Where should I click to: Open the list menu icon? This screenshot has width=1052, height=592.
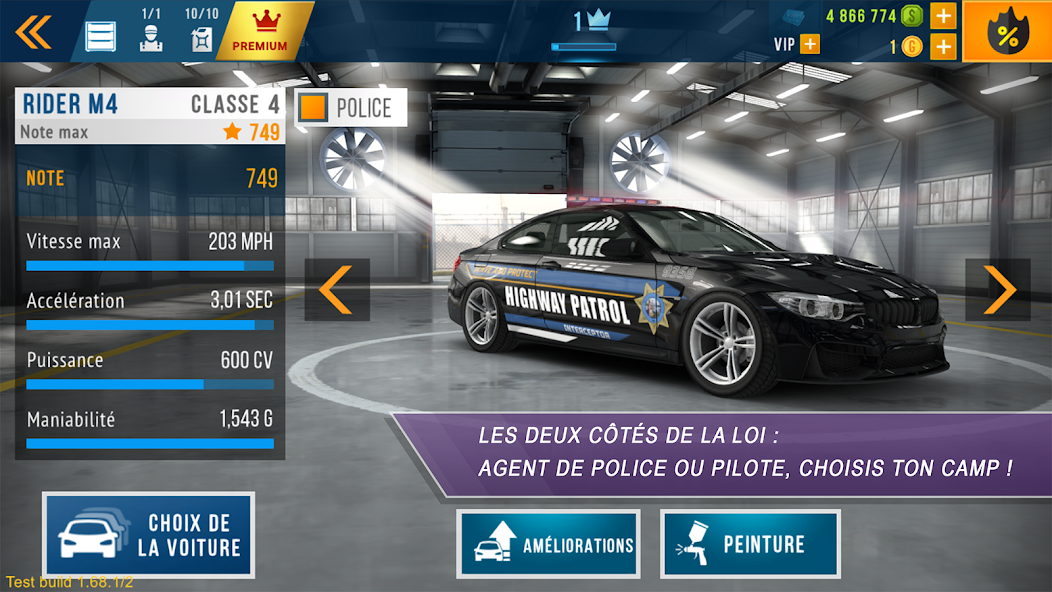101,37
